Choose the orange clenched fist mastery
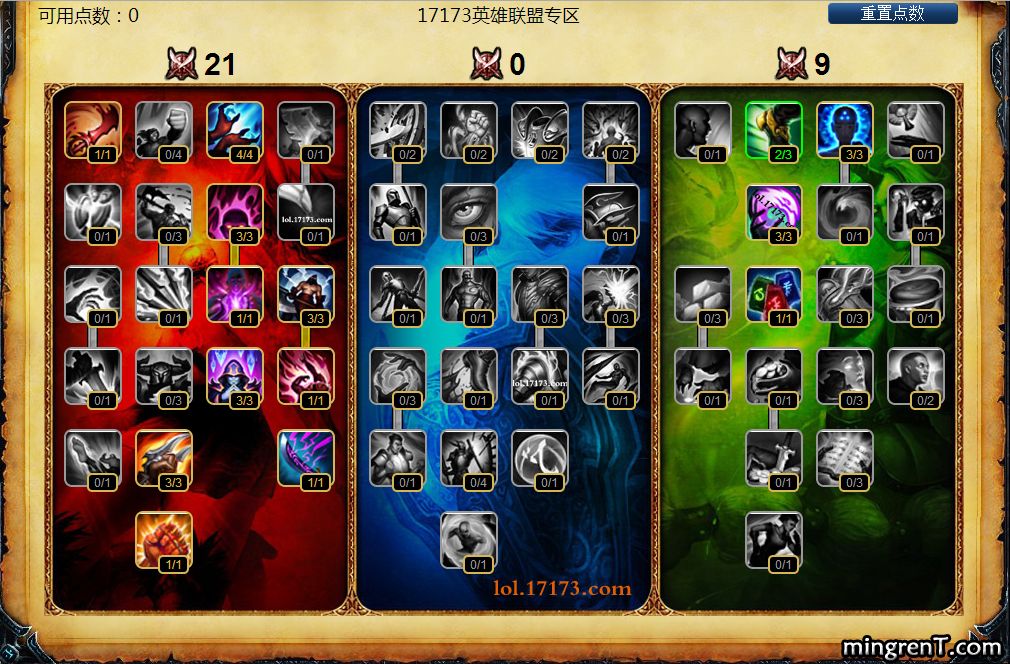 (164, 540)
